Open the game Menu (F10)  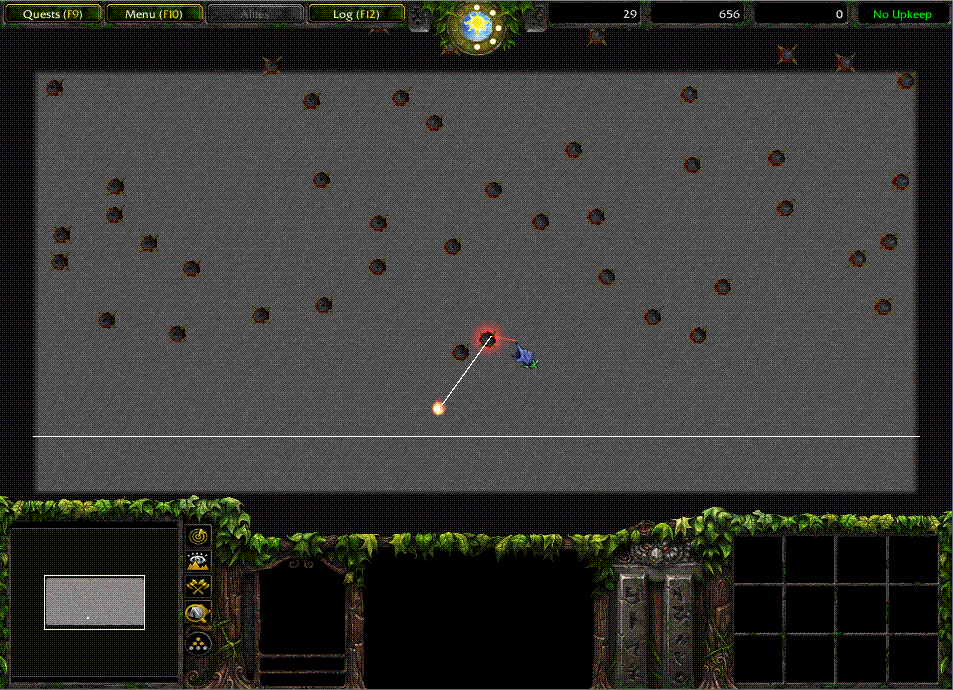[x=154, y=14]
